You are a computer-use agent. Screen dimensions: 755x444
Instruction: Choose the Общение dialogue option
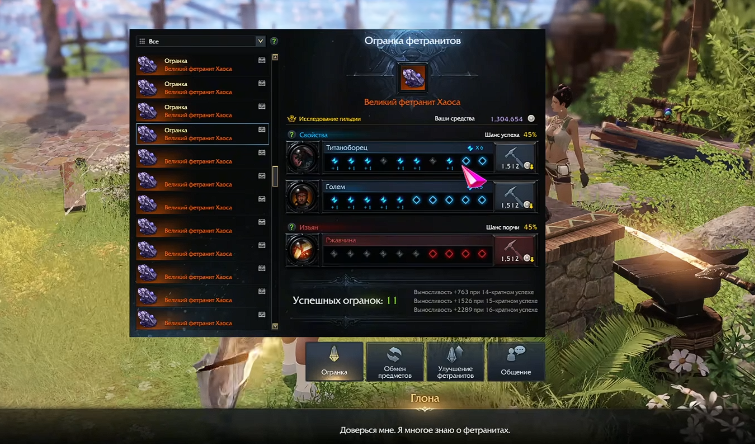(516, 361)
